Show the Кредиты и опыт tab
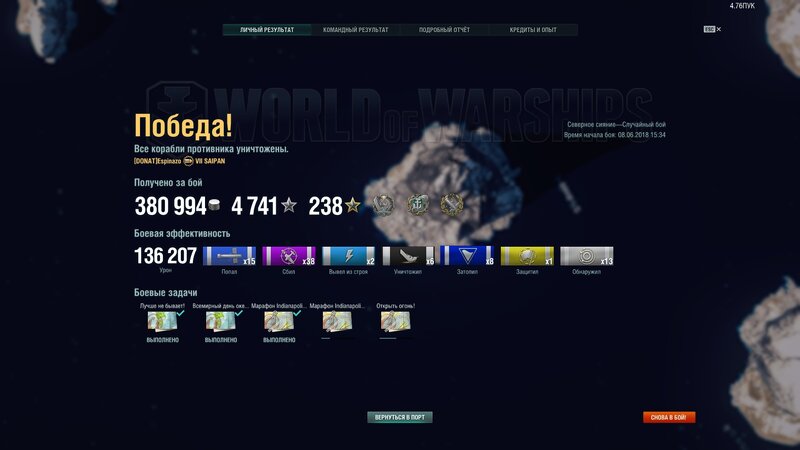 [x=533, y=30]
